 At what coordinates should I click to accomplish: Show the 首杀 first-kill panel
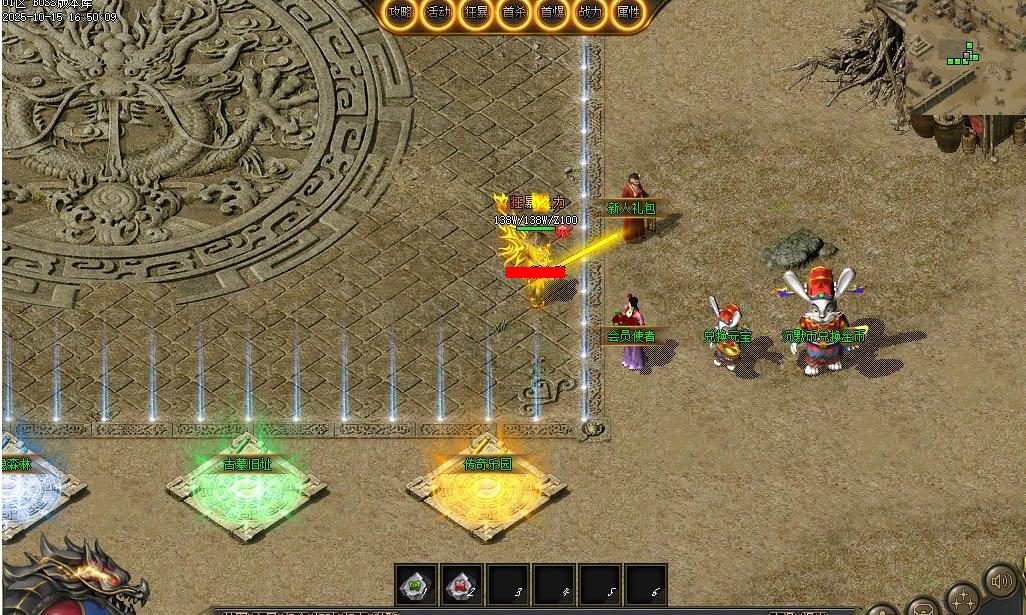click(514, 13)
